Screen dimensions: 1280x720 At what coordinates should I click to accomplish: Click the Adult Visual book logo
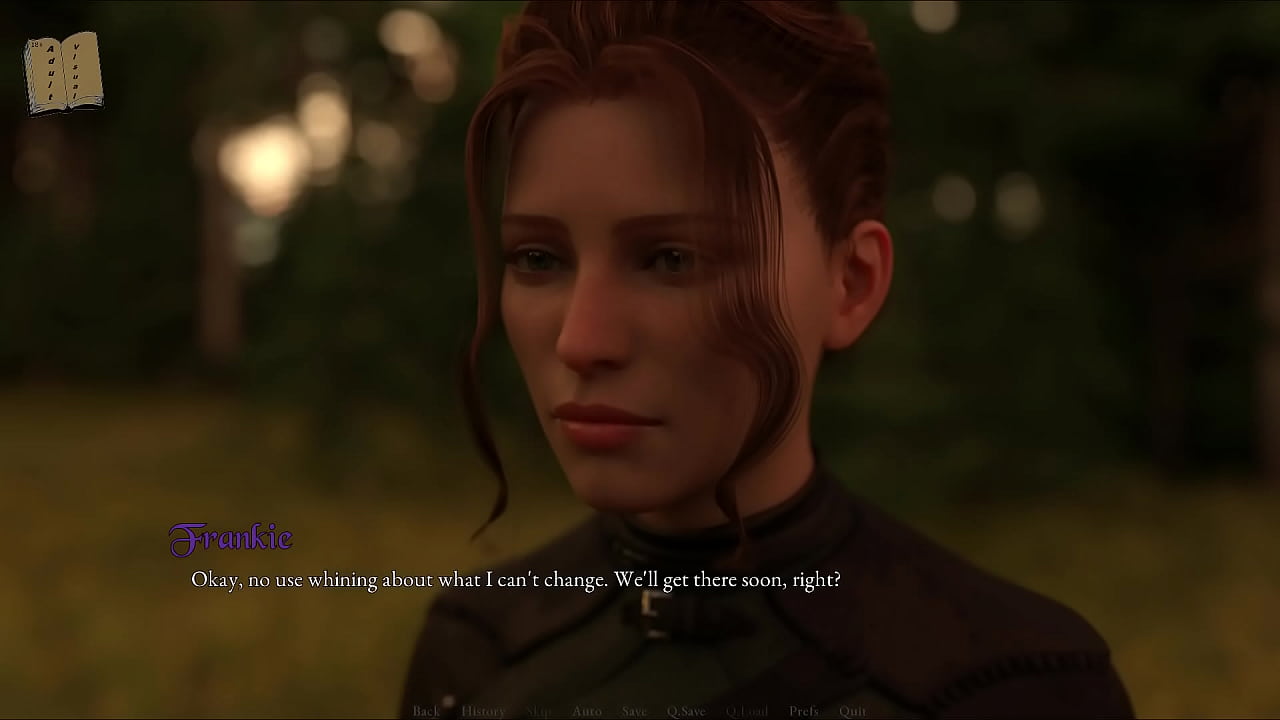point(63,72)
